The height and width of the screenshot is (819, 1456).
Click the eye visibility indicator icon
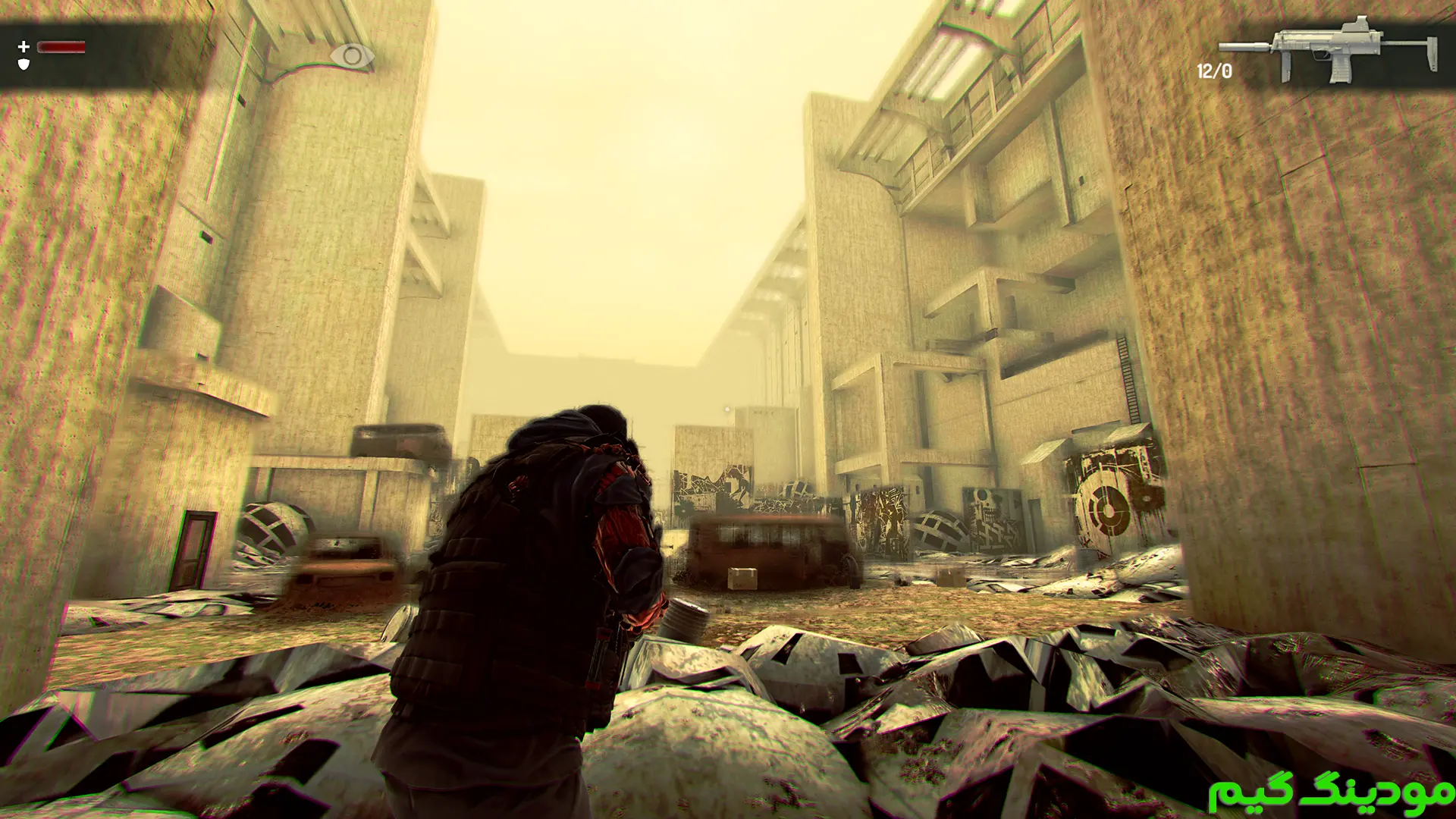click(x=352, y=56)
